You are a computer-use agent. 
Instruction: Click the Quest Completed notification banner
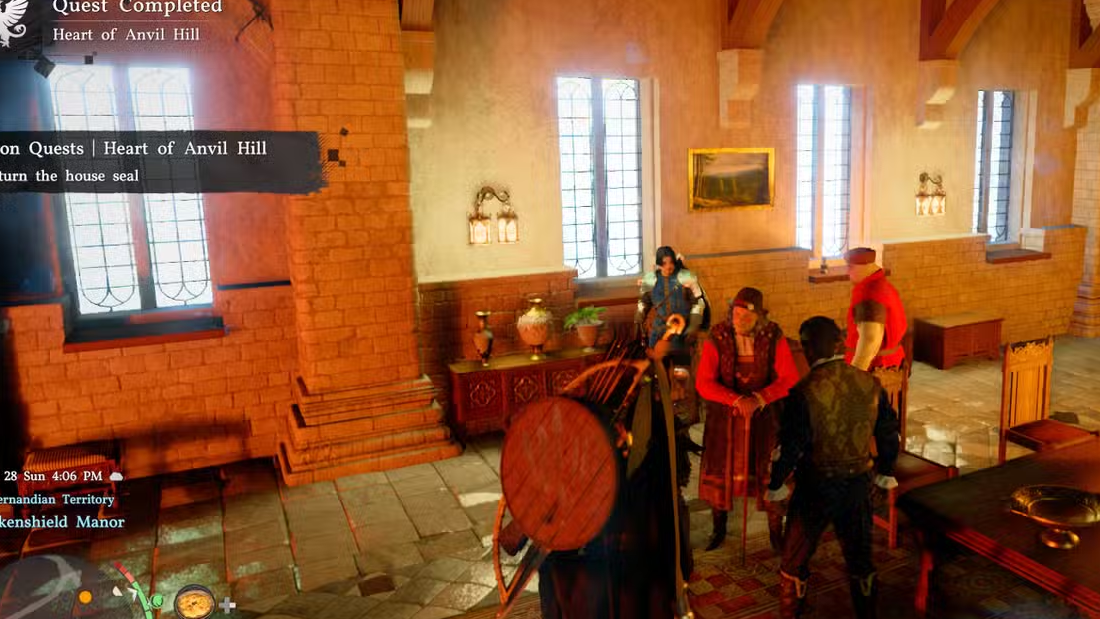coord(130,20)
